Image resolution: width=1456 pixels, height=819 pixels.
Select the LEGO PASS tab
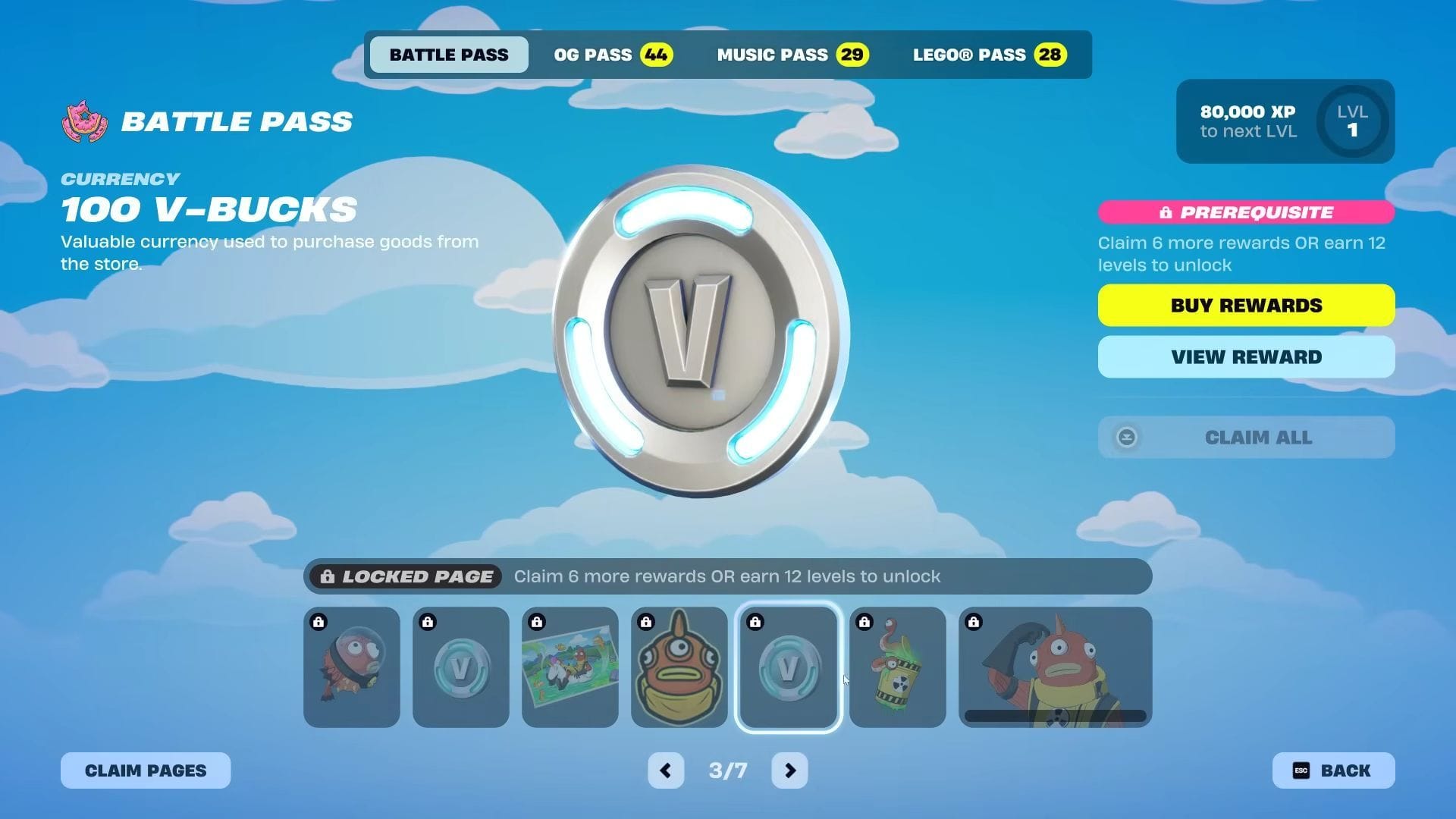[x=988, y=54]
